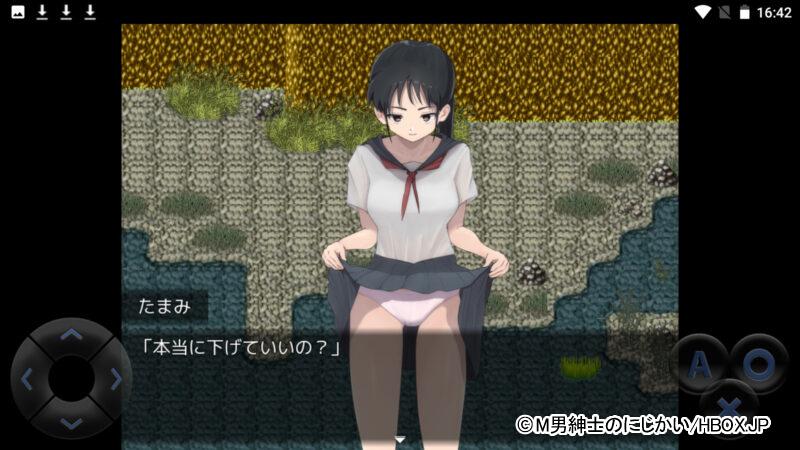Tap the virtual X button
The height and width of the screenshot is (450, 800).
(x=731, y=408)
